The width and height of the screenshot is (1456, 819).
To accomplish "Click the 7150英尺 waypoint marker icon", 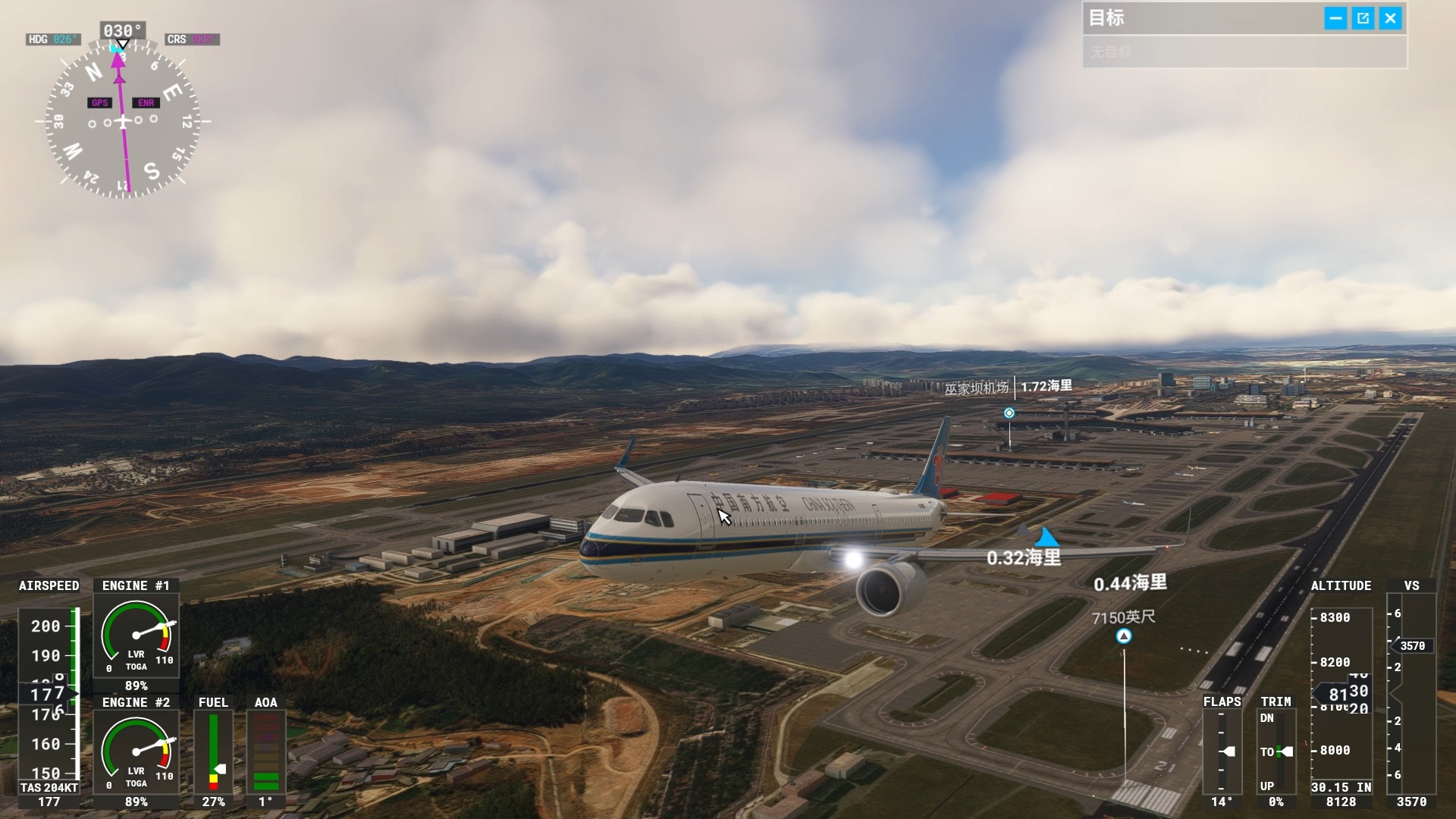I will [1124, 637].
